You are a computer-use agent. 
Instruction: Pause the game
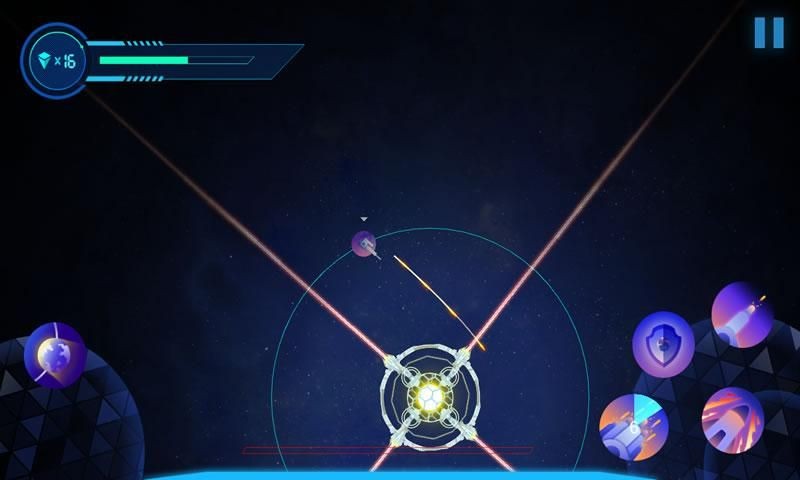(768, 32)
